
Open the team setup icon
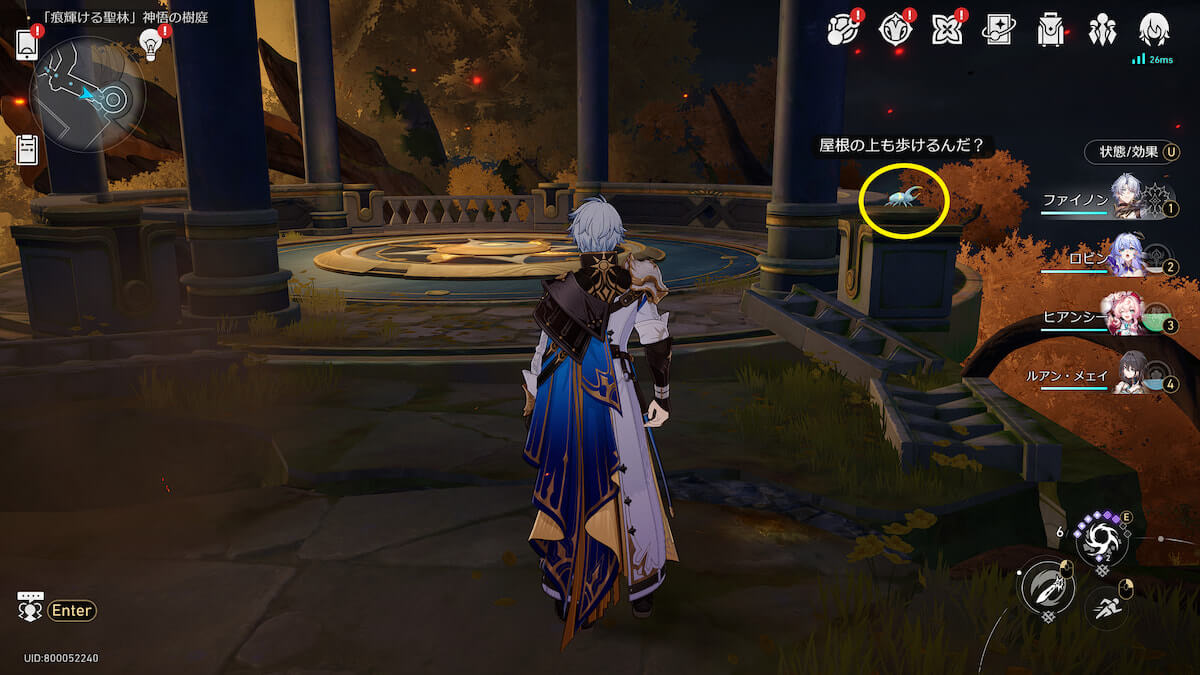click(x=1102, y=31)
